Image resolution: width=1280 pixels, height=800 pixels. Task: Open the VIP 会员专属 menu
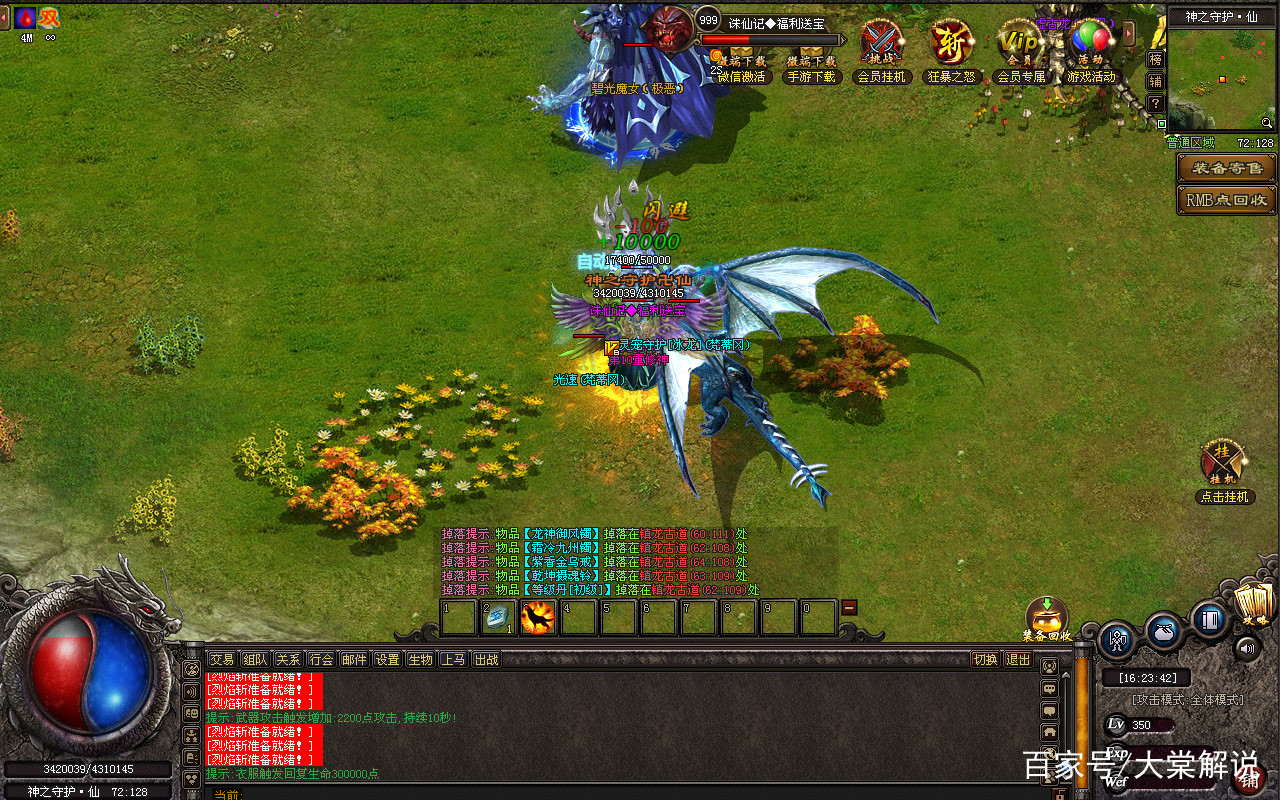[x=1020, y=45]
